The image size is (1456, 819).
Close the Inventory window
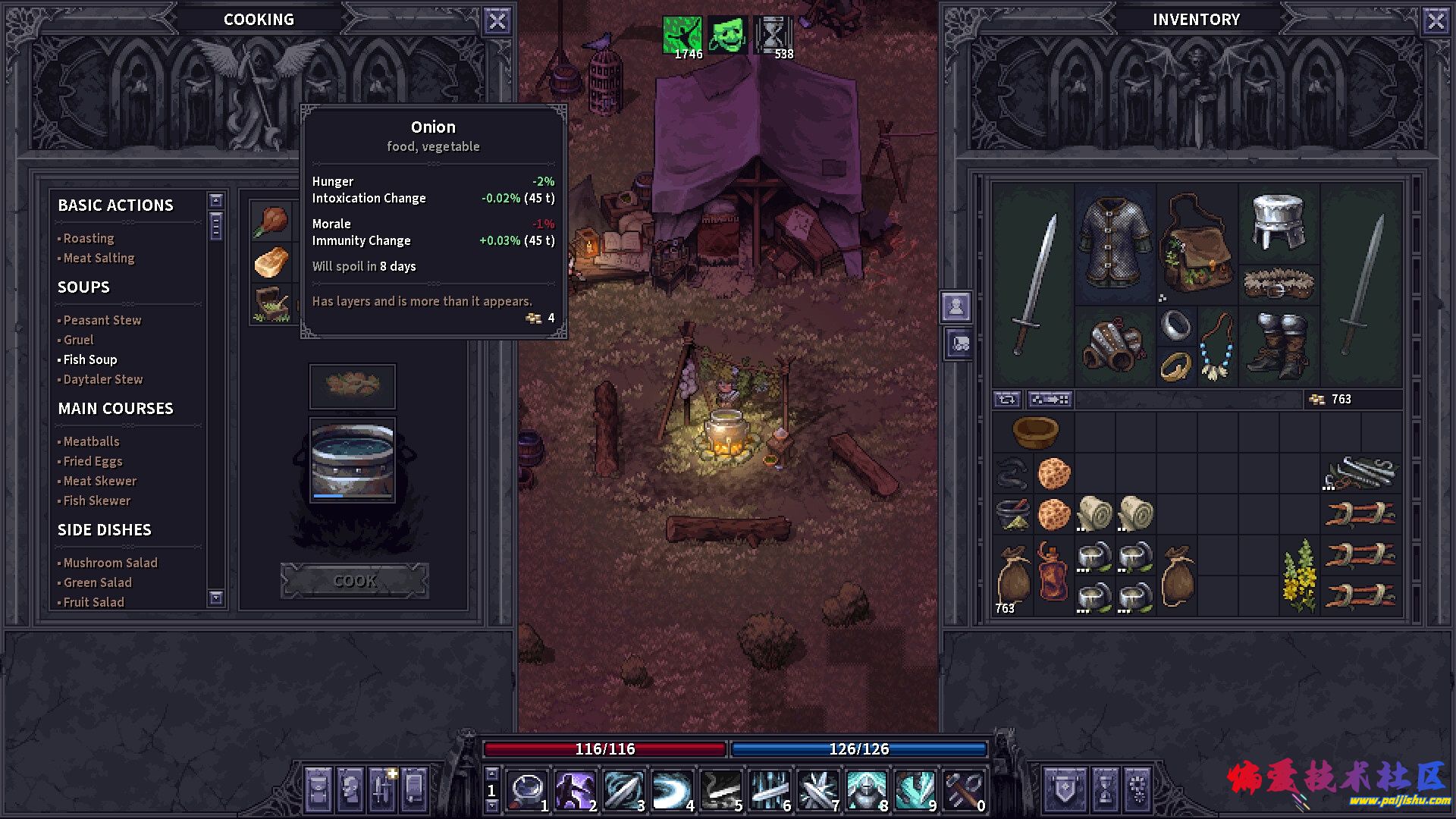[x=1436, y=20]
